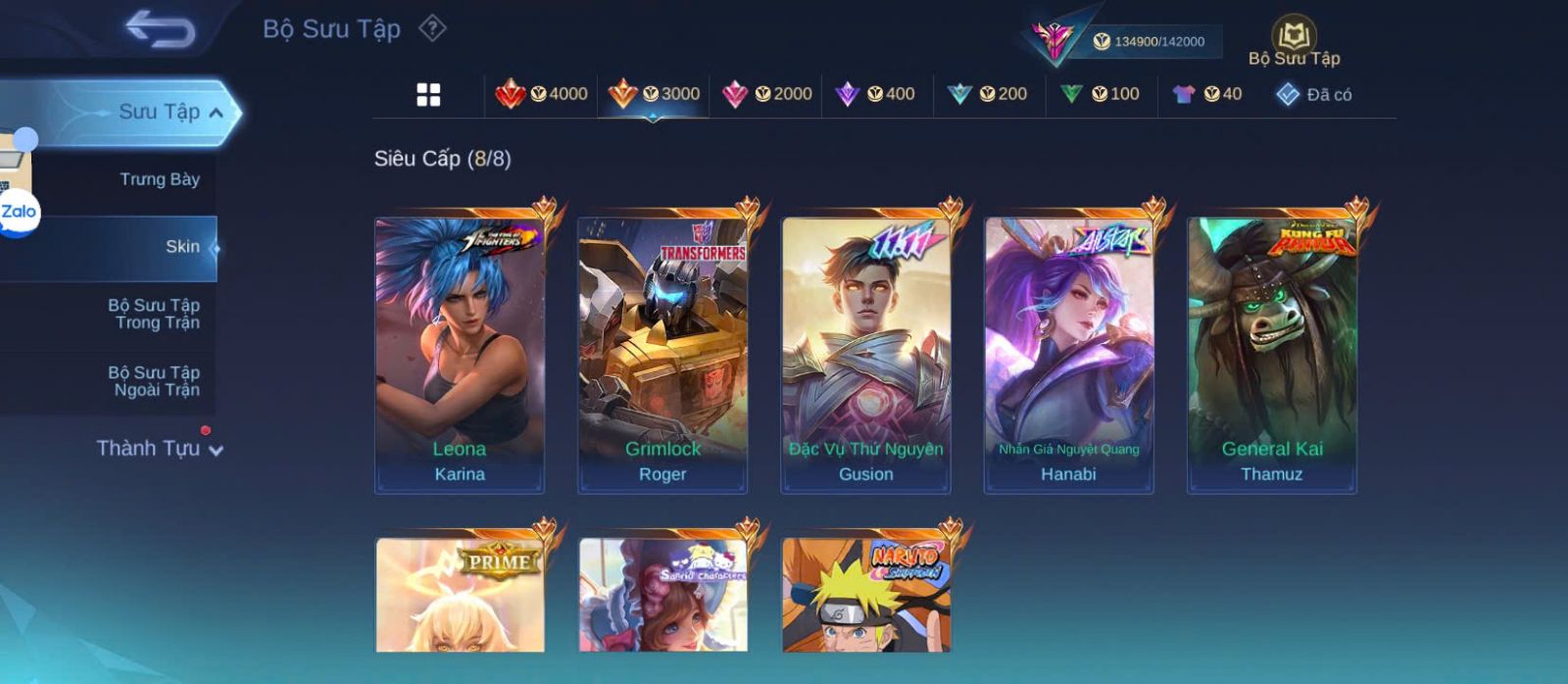Image resolution: width=1568 pixels, height=684 pixels.
Task: Open Bộ Sưu Tập Ngoài Trận
Action: coord(154,381)
